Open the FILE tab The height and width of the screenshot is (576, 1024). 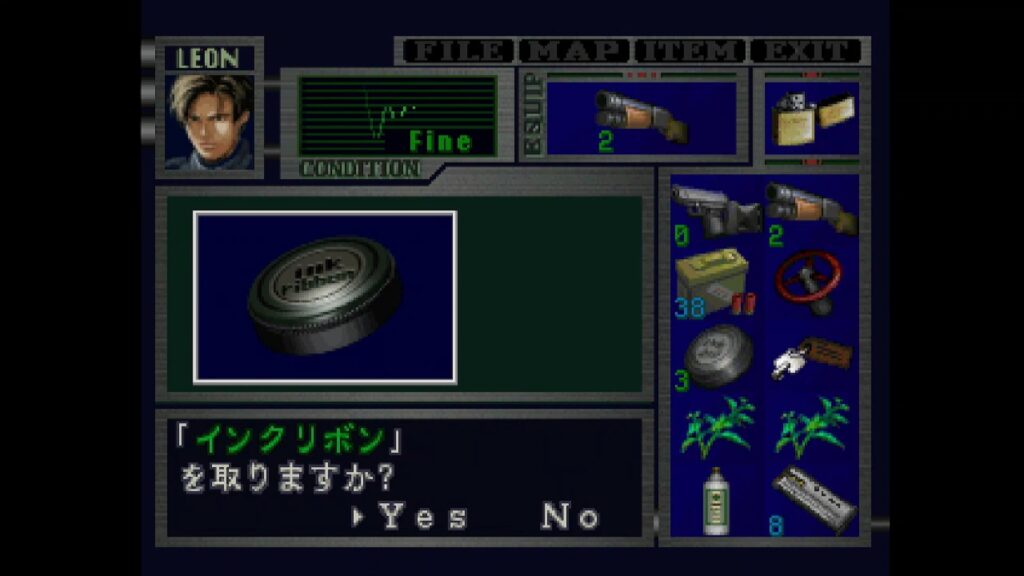(x=456, y=51)
